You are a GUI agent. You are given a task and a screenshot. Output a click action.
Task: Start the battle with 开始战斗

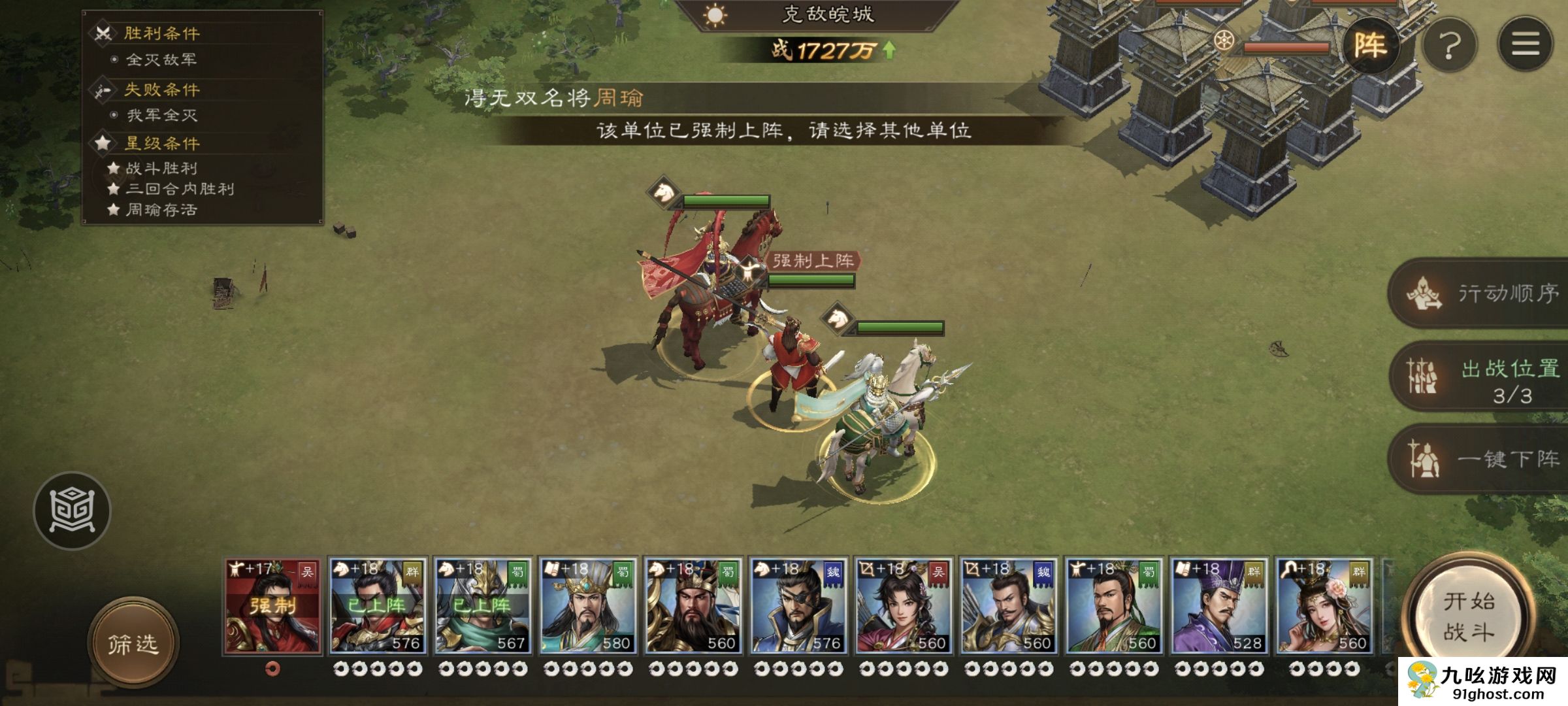tap(1469, 616)
